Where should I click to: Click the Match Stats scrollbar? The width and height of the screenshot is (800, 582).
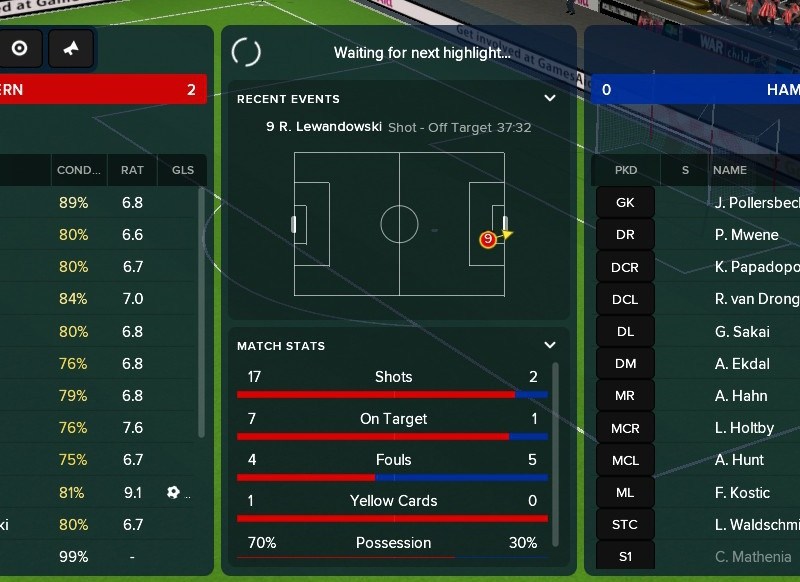pos(556,450)
